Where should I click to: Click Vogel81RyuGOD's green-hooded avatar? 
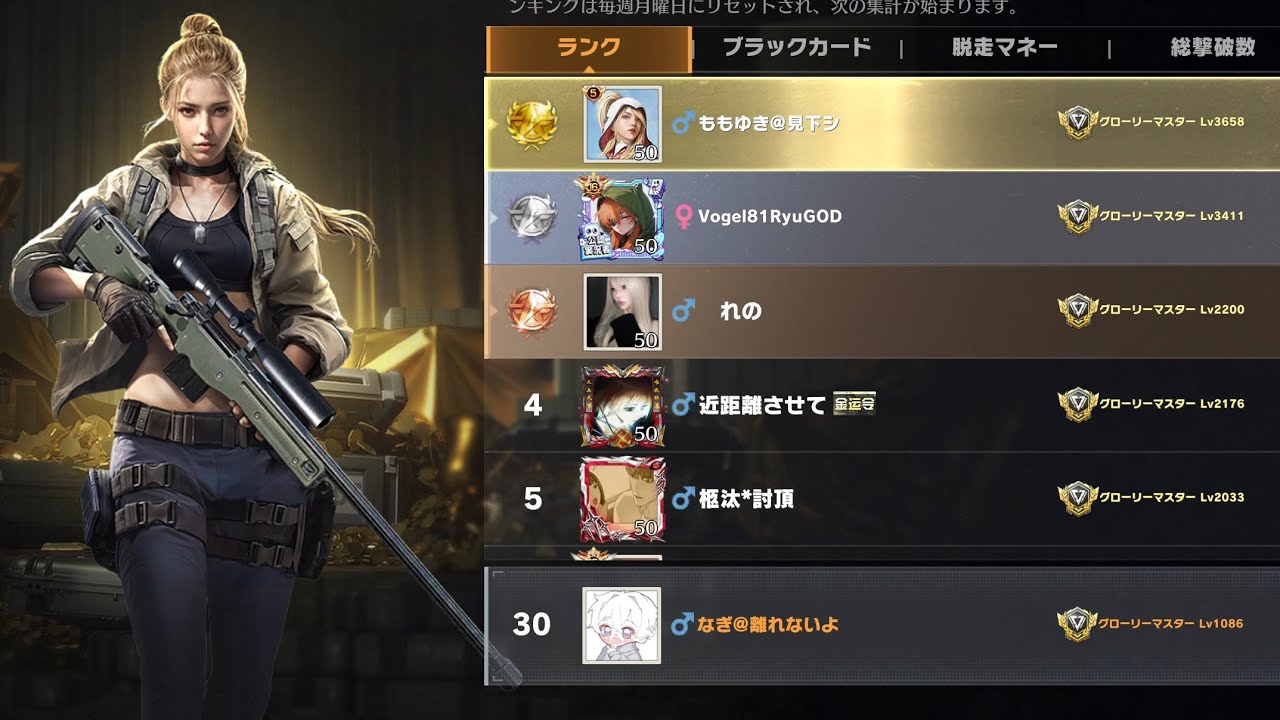pos(621,218)
